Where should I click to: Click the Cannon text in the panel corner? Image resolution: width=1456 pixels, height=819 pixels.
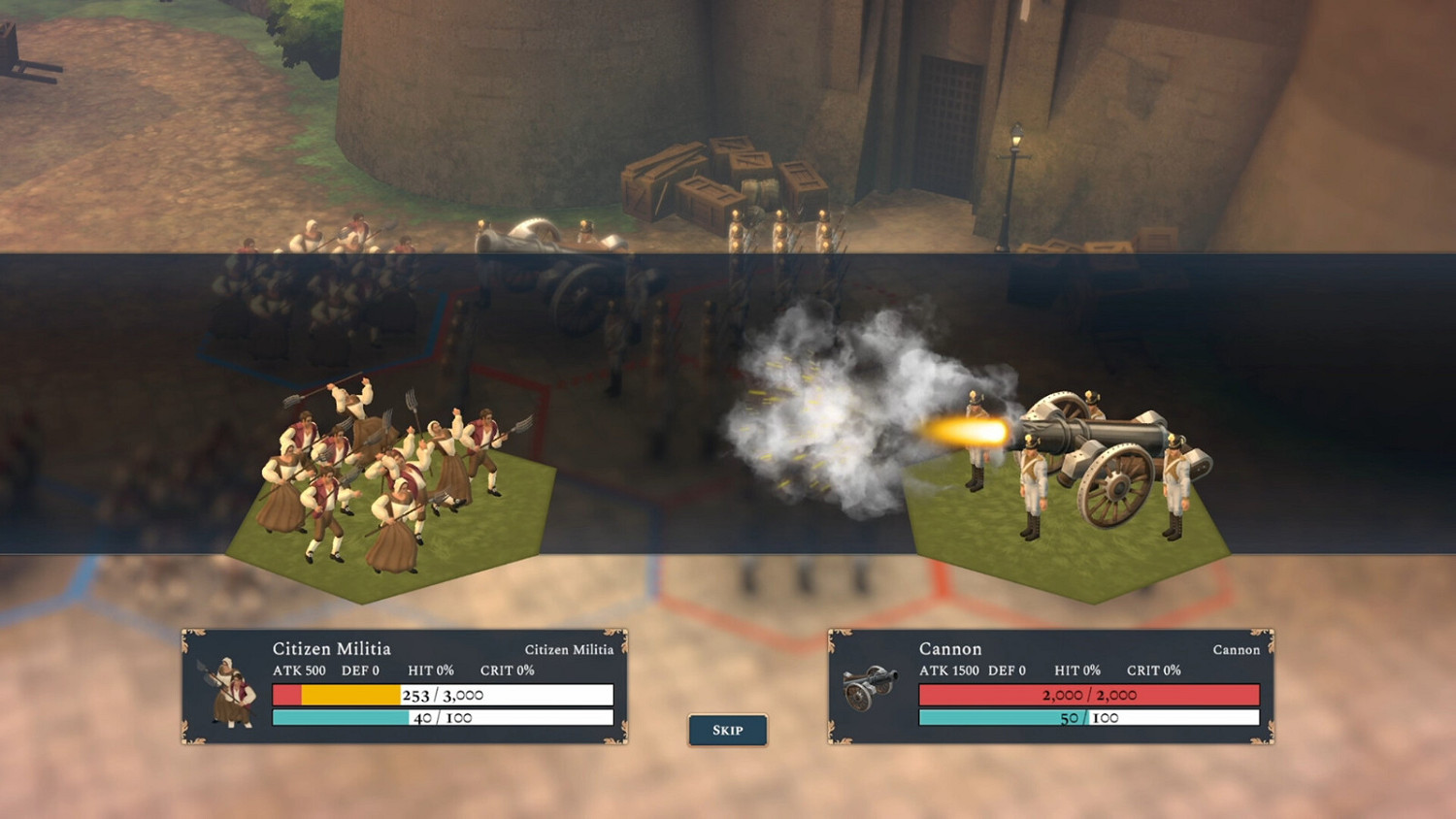(1236, 650)
